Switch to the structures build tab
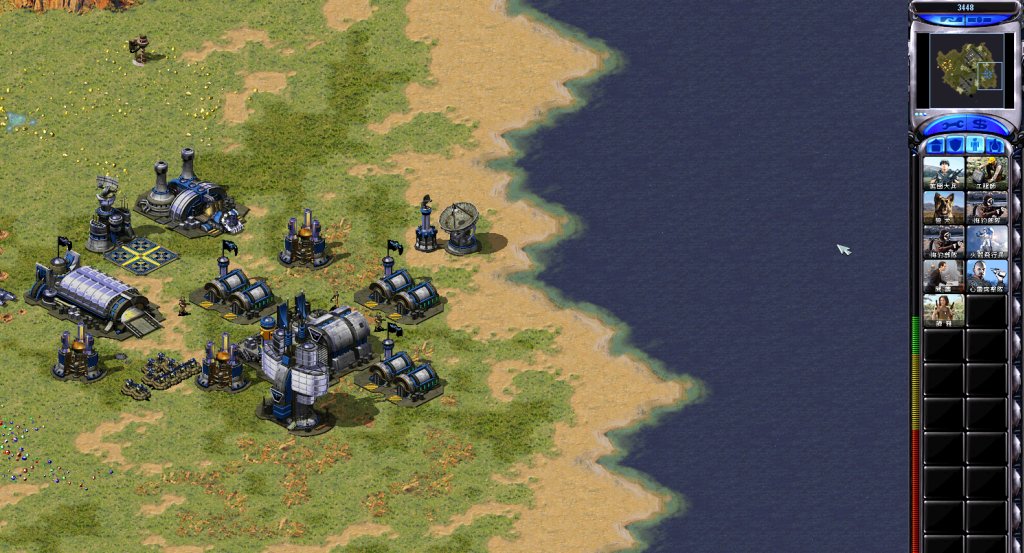Screen dimensions: 1024x553 936,146
